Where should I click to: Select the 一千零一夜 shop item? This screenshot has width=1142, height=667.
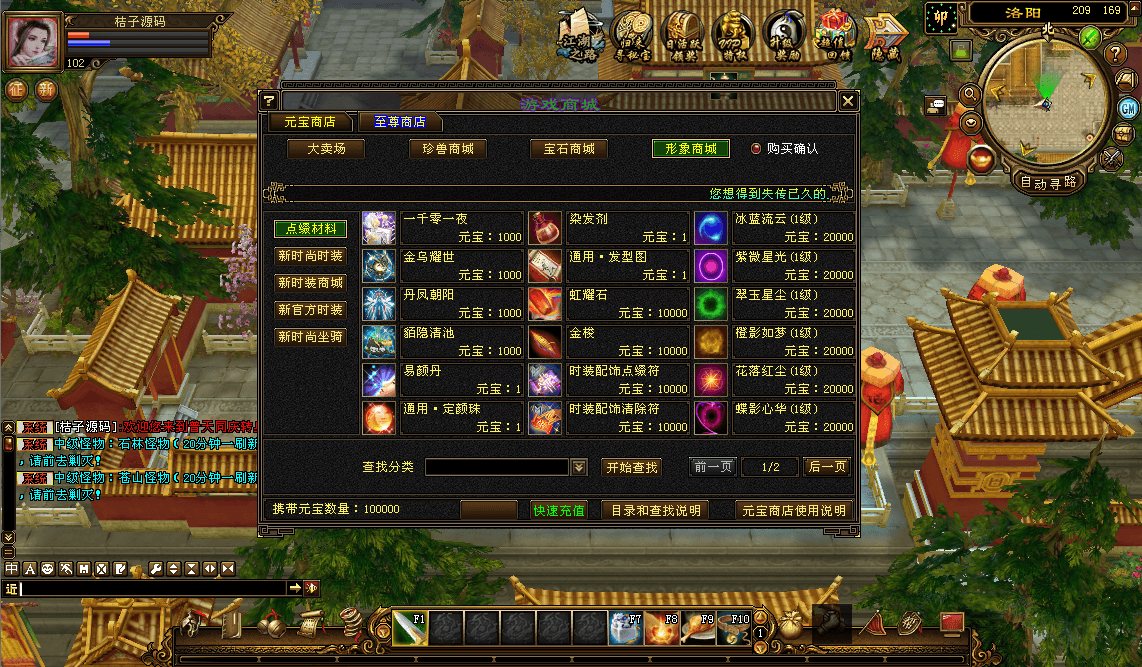point(442,228)
